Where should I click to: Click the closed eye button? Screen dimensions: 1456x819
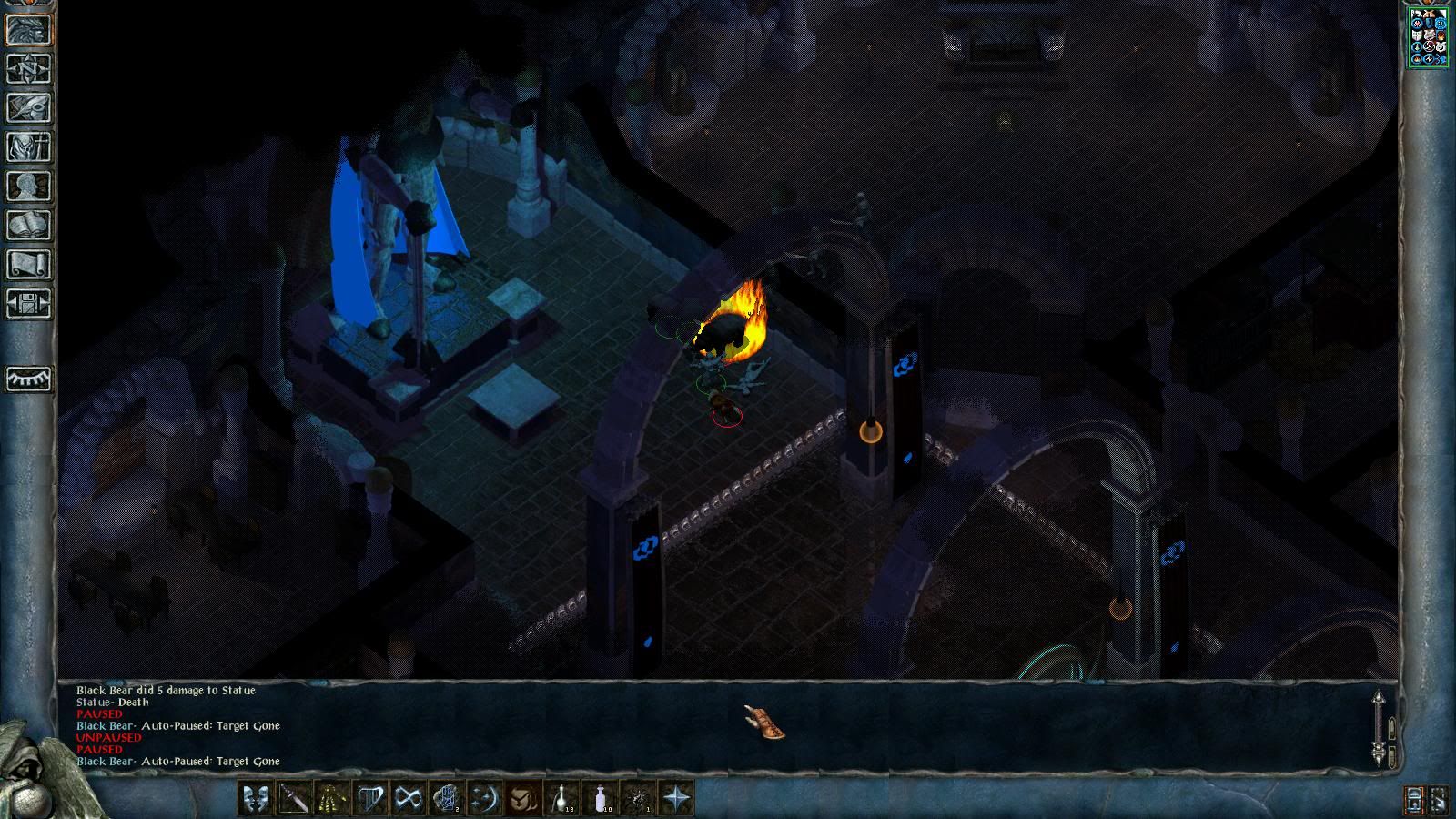28,379
